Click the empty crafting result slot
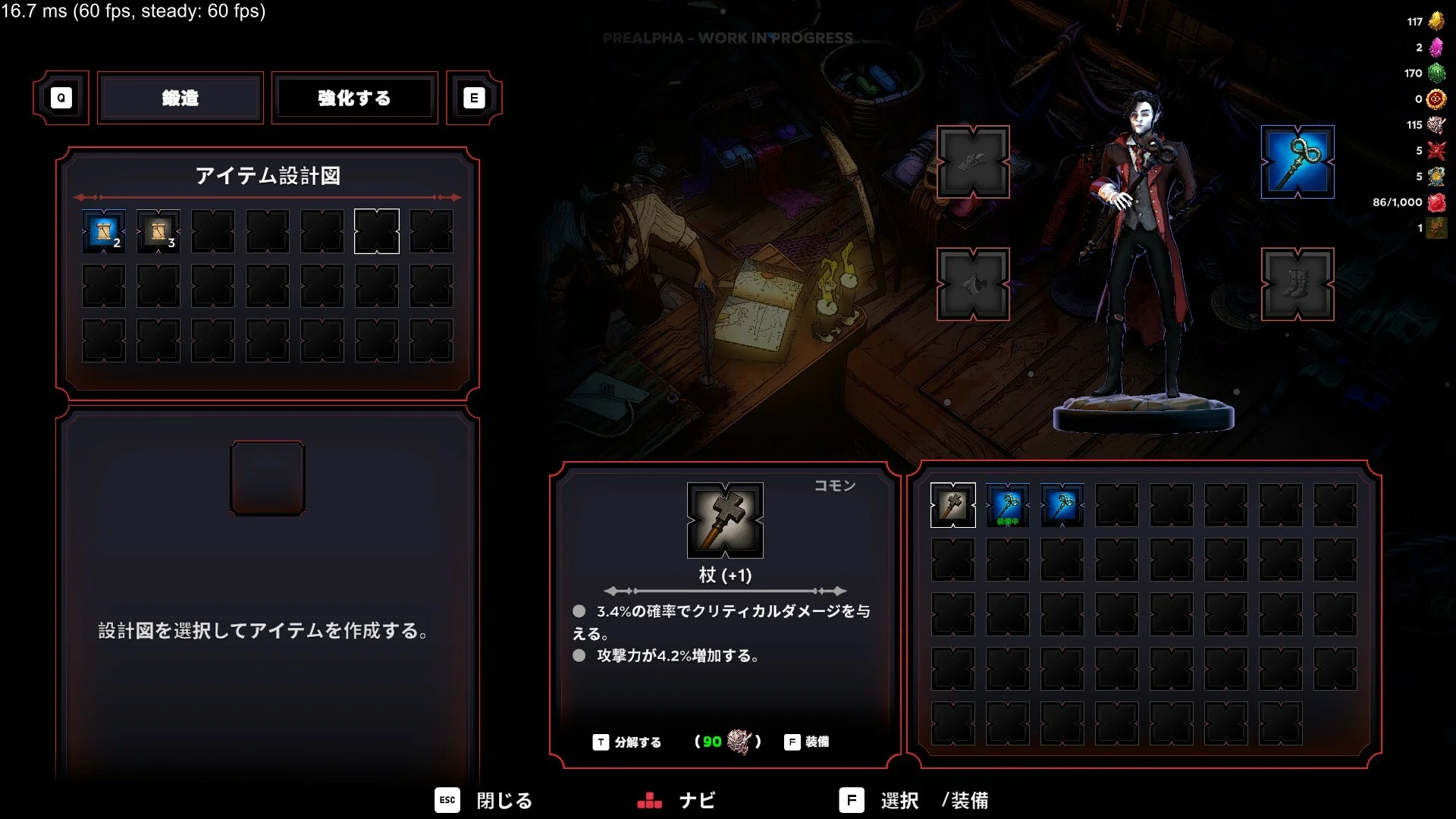 pos(268,479)
